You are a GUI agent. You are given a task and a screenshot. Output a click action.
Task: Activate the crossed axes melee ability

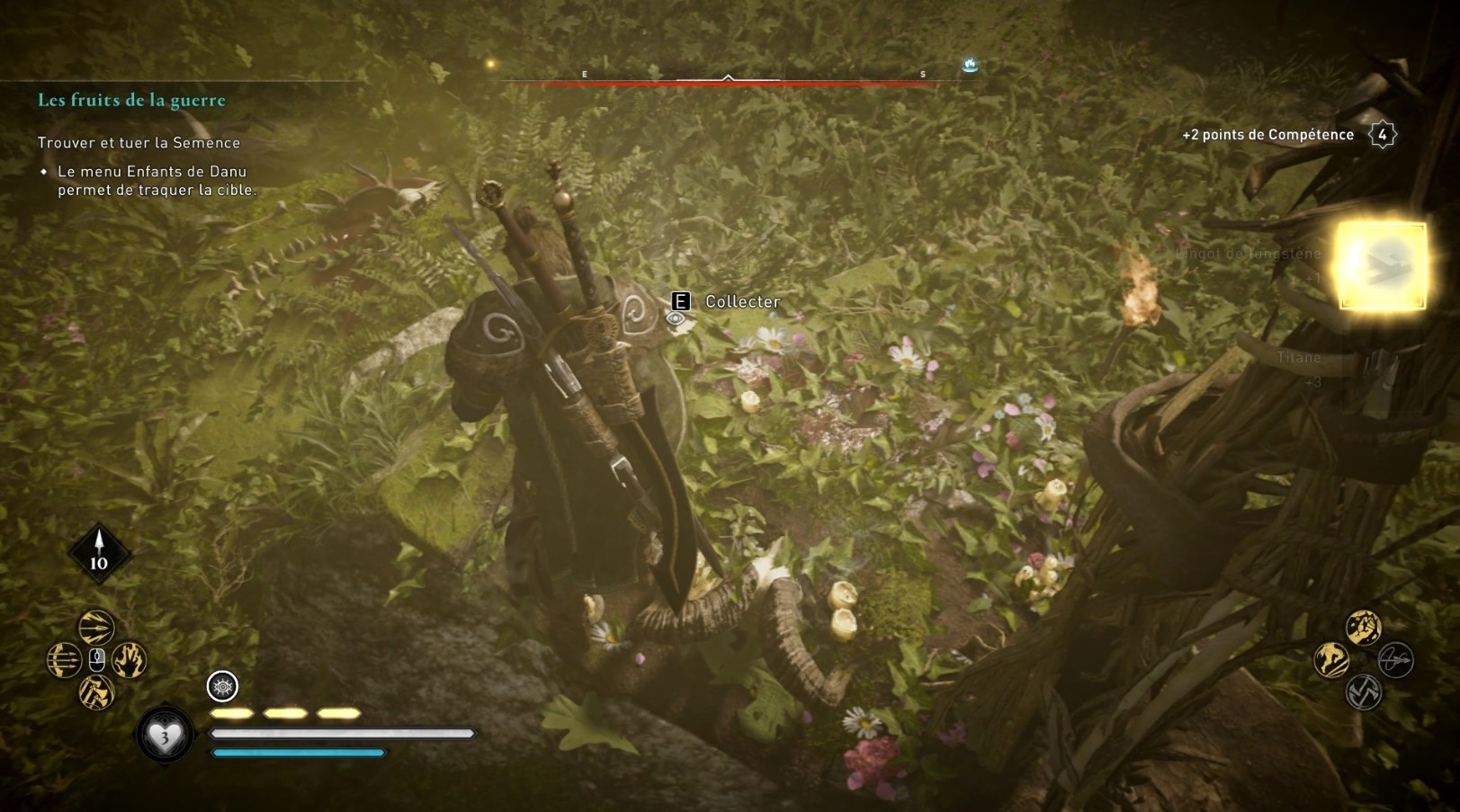click(1364, 692)
